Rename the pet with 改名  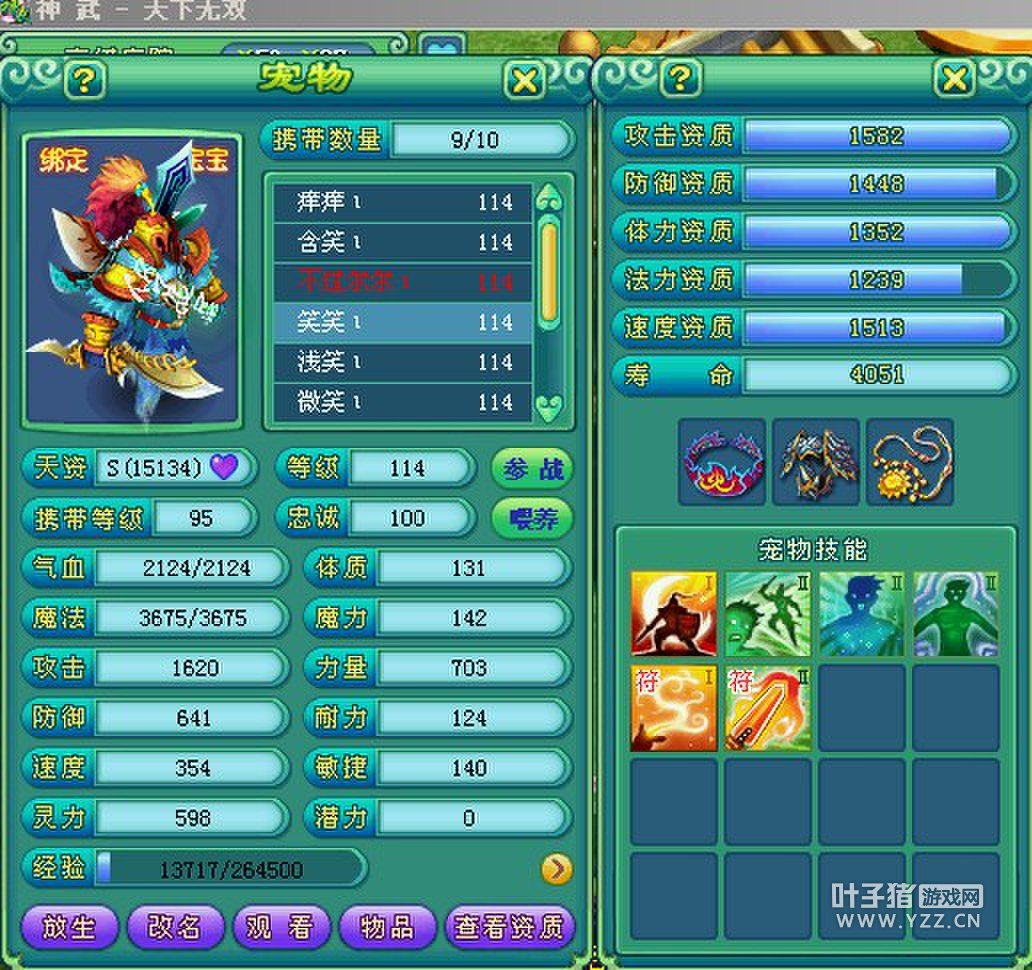[175, 927]
